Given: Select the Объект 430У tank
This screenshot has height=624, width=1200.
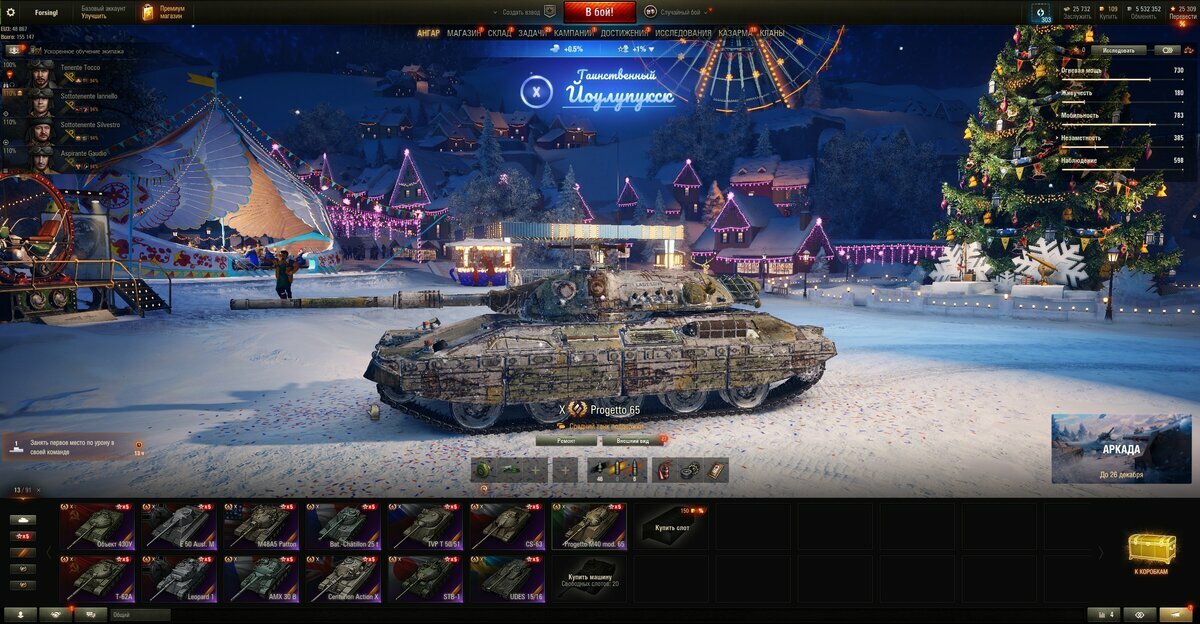Looking at the screenshot, I should point(97,526).
